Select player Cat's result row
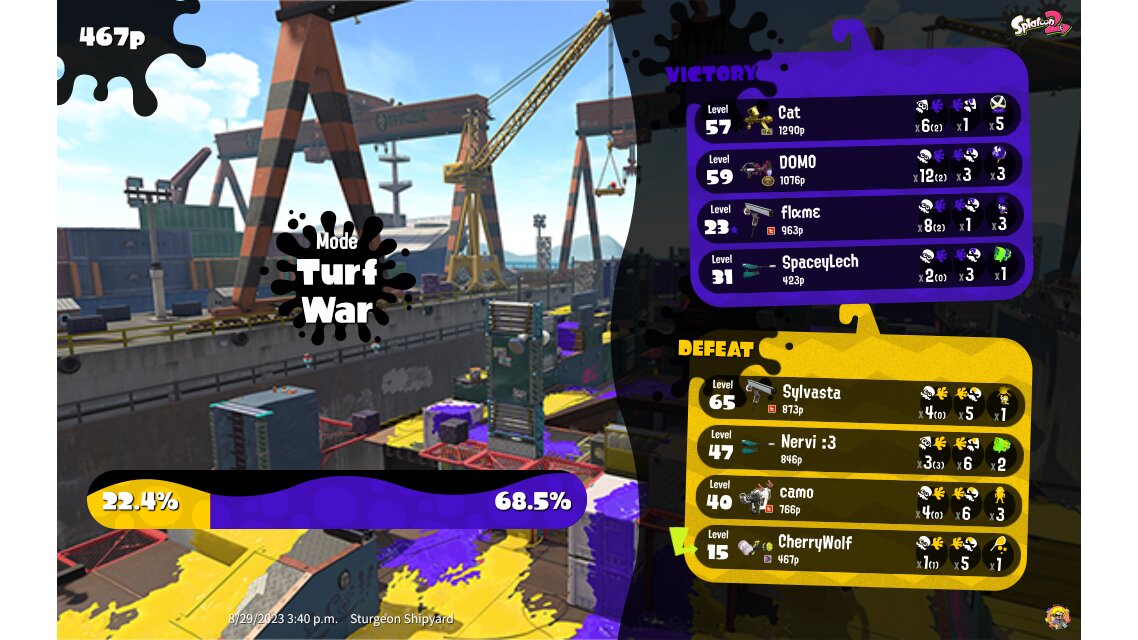Viewport: 1138px width, 640px height. pyautogui.click(x=860, y=119)
